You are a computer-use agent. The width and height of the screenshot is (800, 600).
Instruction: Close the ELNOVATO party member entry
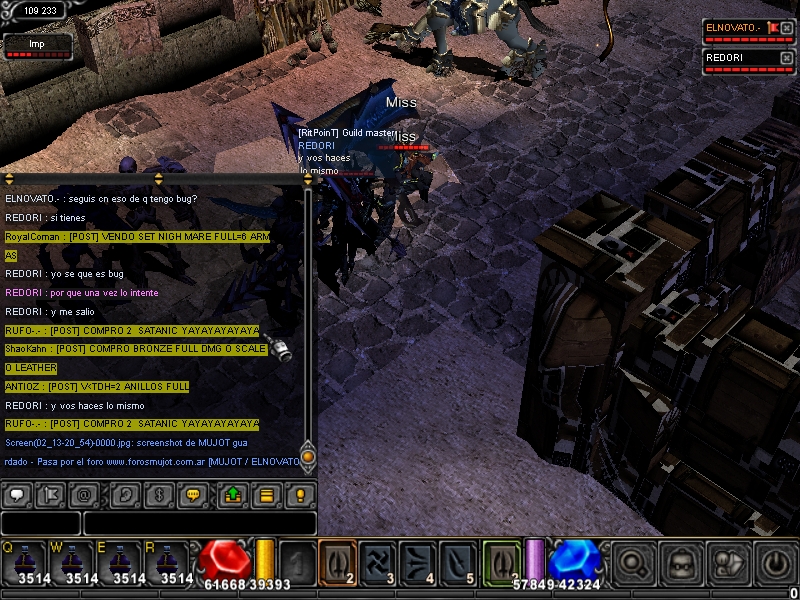[x=787, y=28]
